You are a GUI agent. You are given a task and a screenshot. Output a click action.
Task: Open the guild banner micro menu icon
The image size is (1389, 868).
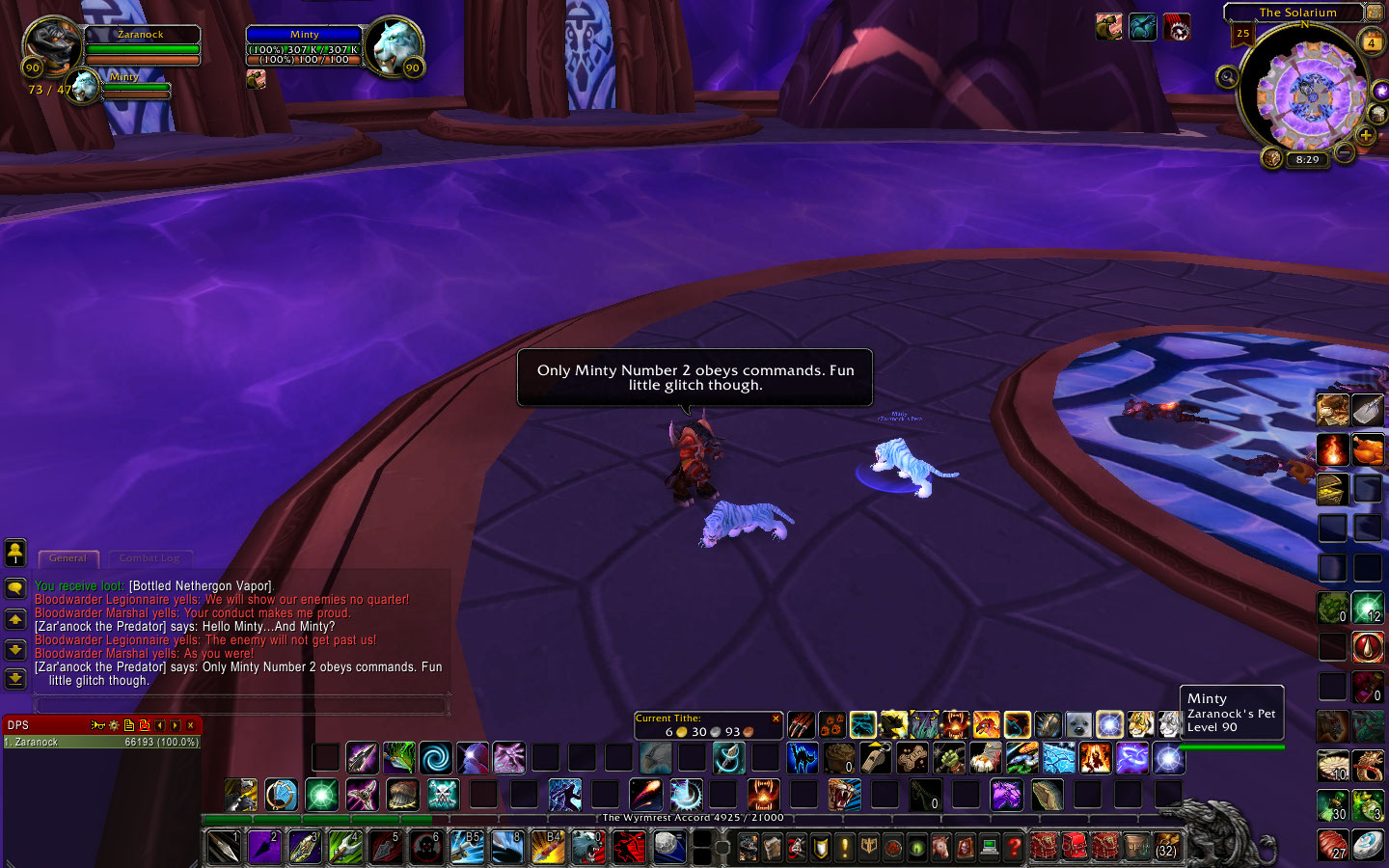[867, 848]
